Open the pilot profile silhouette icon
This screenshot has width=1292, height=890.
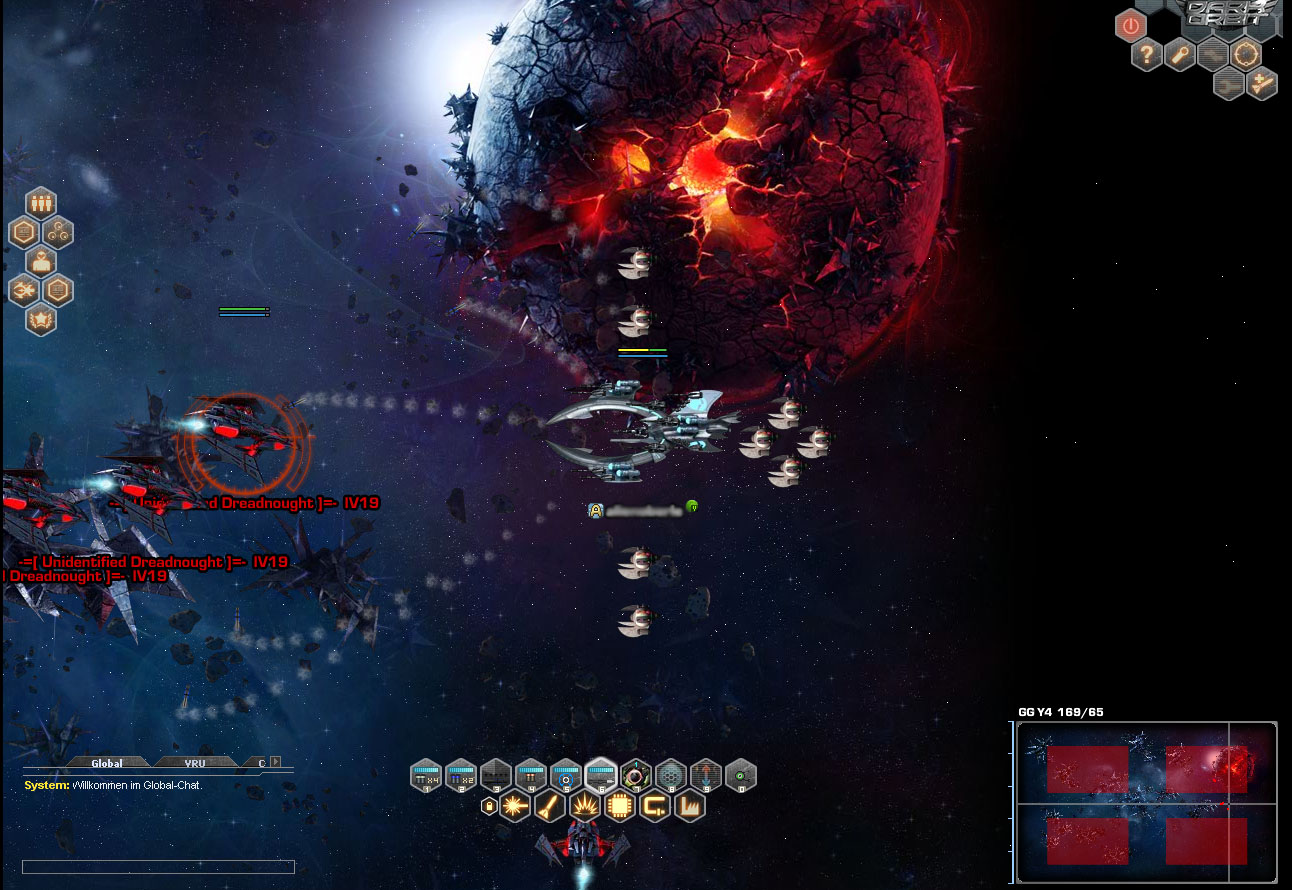click(x=41, y=261)
